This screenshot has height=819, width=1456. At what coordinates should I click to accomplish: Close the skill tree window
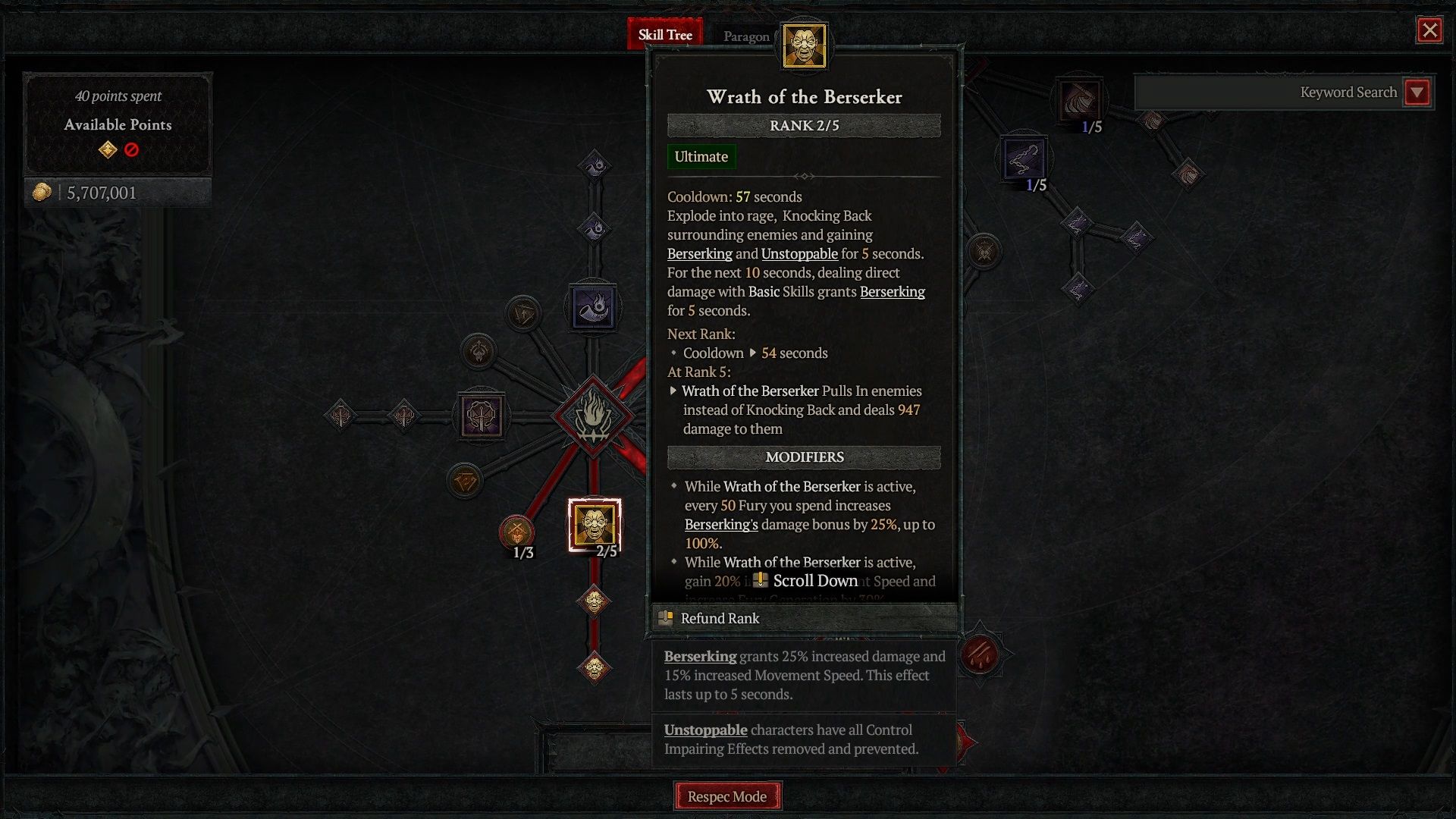click(1429, 30)
